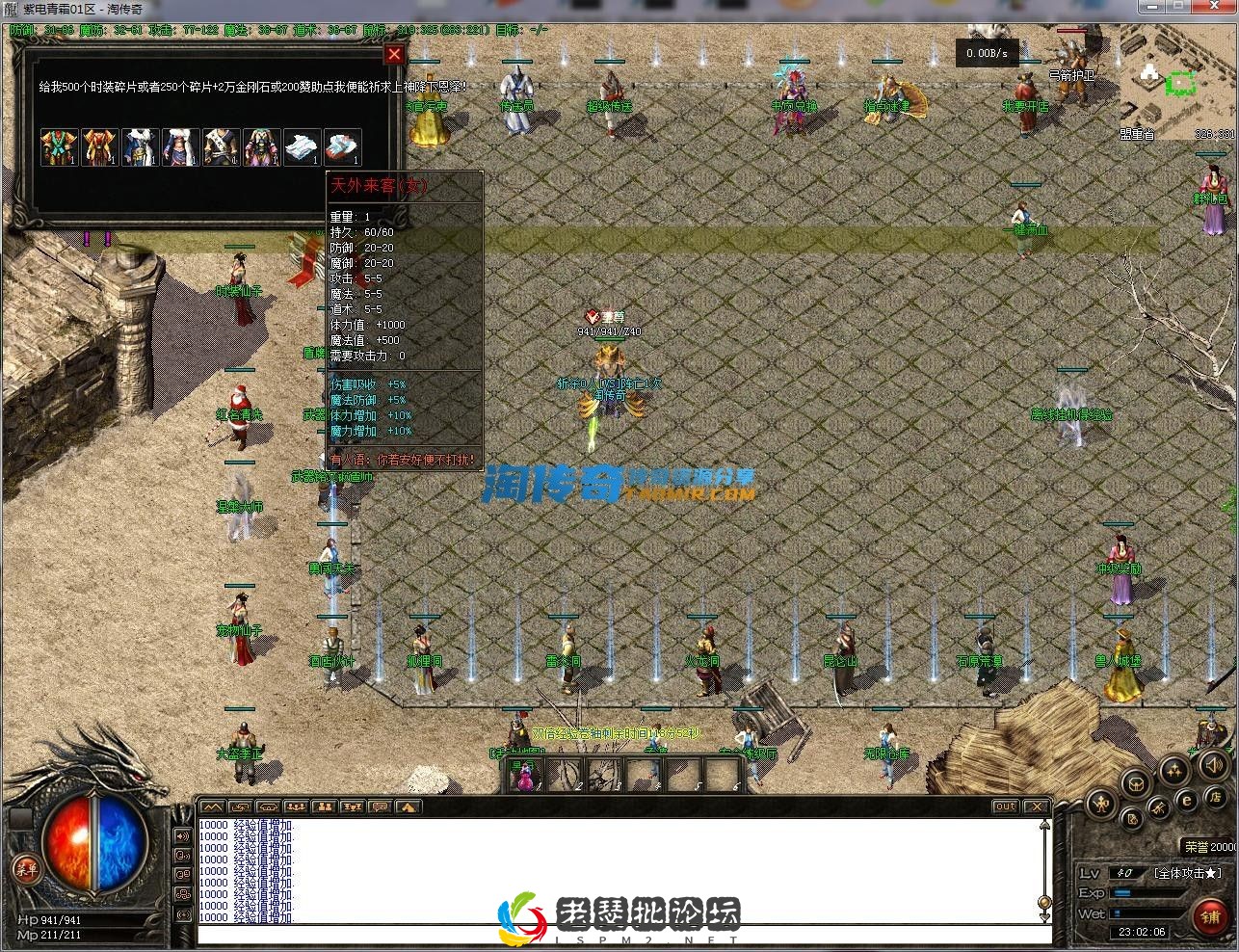Click the fireworks circular icon in bottom-right cluster
This screenshot has height=952, width=1239.
(1173, 772)
